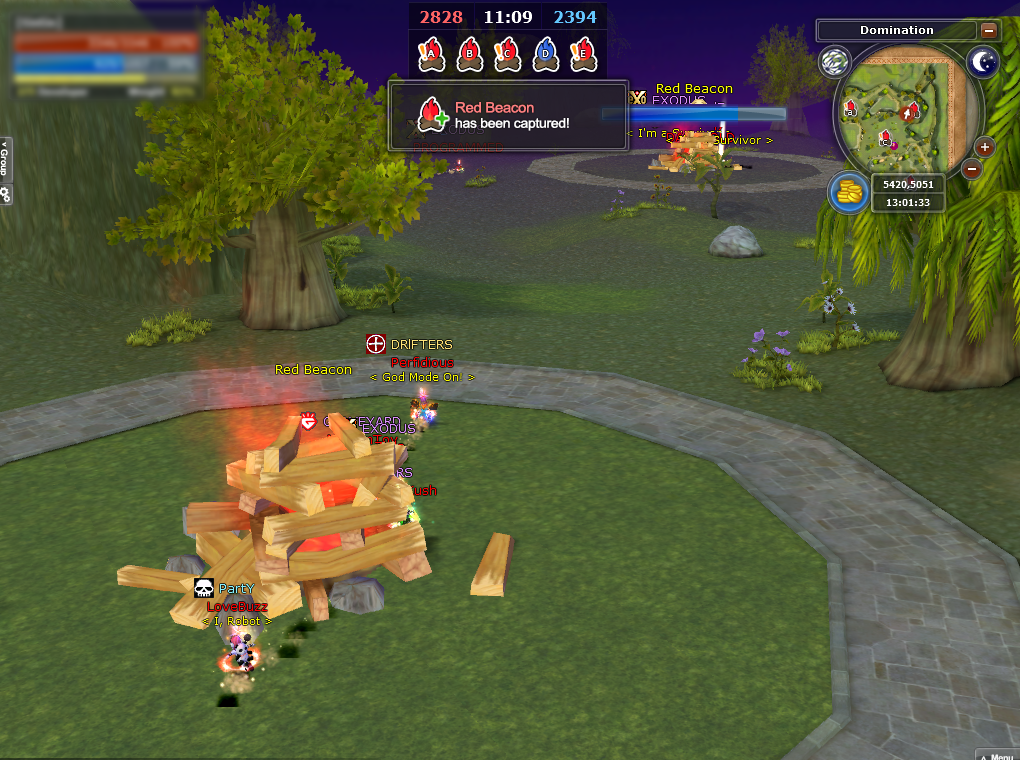Select beacon A in the tracker

(x=431, y=54)
